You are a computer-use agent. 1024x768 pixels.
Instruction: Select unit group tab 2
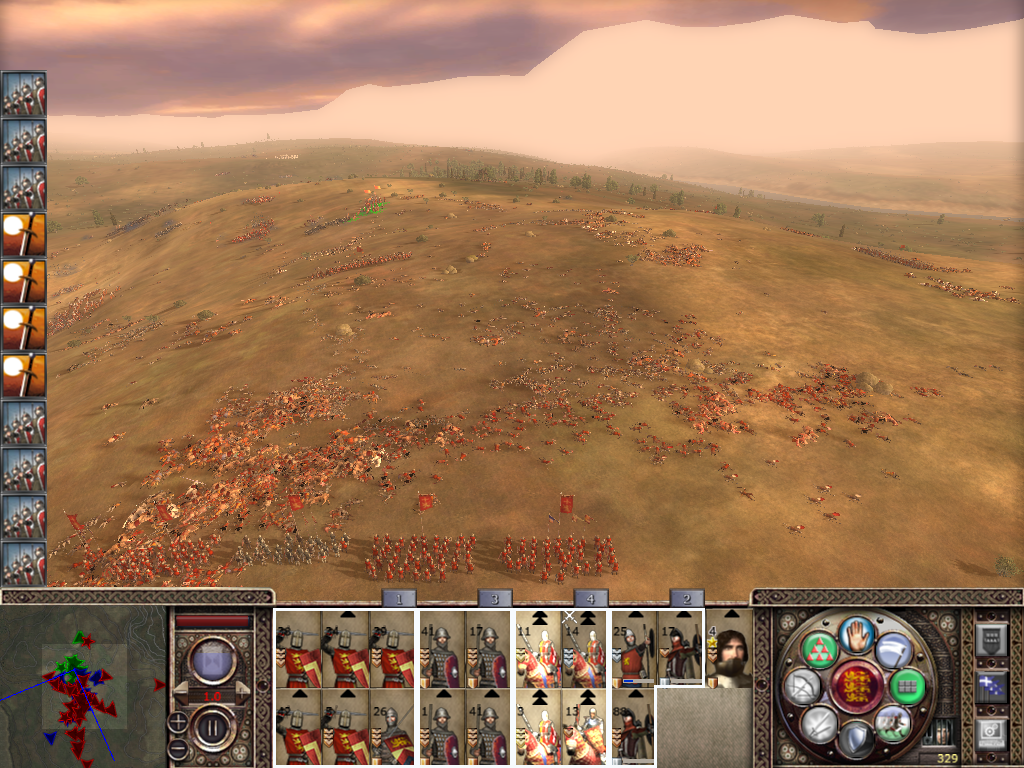point(686,598)
